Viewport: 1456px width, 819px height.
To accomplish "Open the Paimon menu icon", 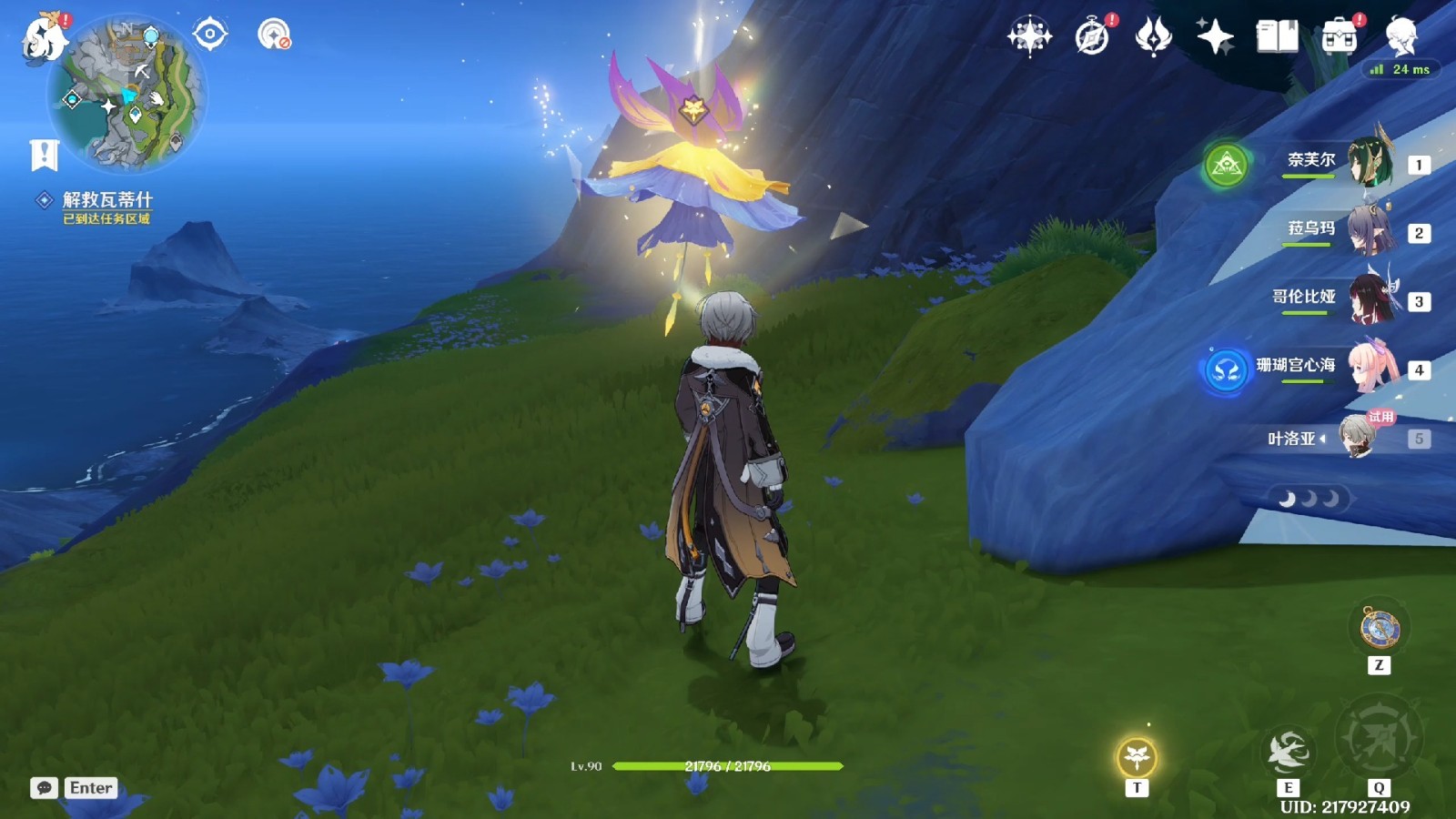I will (44, 38).
